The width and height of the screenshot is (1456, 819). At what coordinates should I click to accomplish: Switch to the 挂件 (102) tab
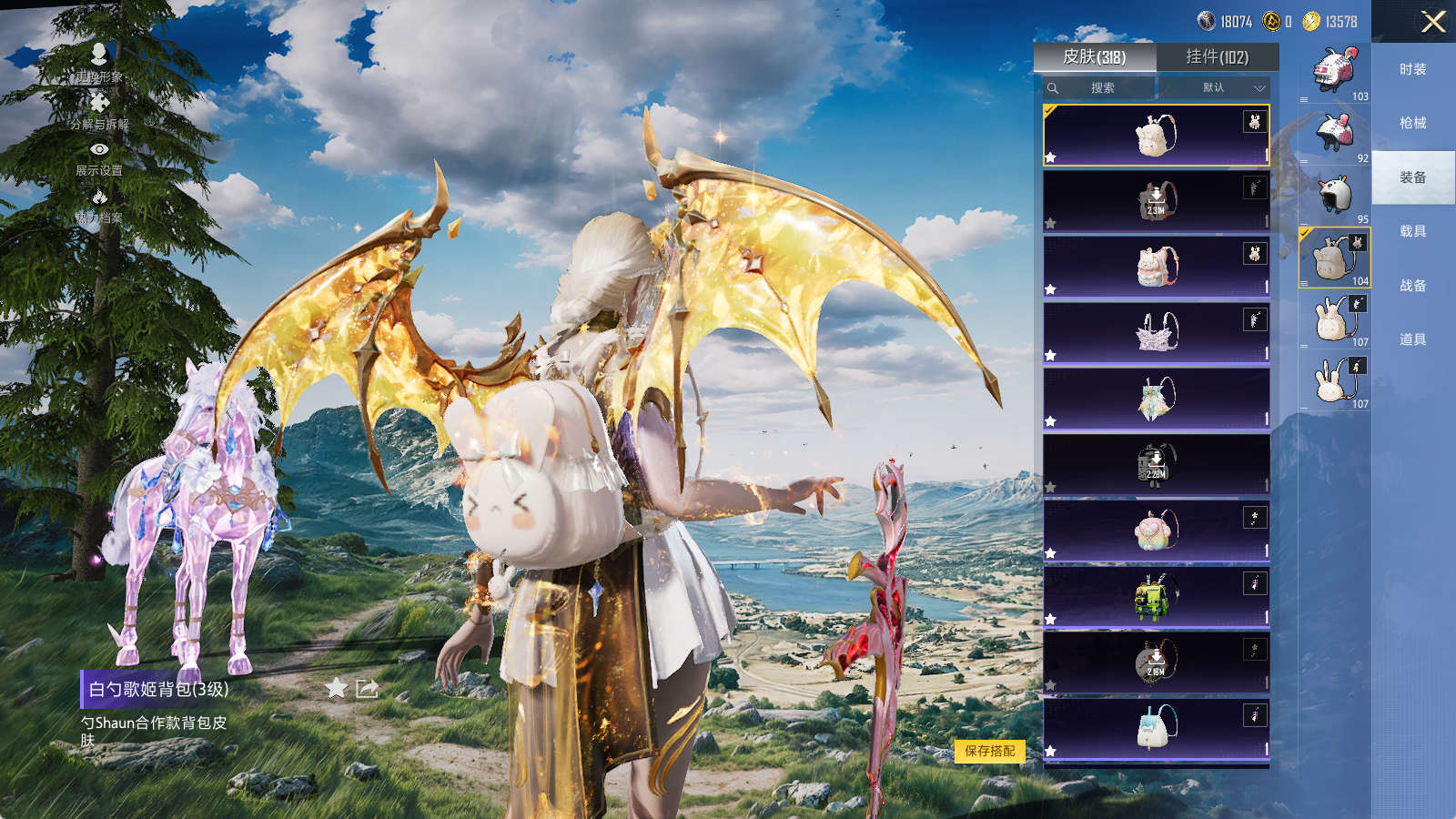[1217, 57]
